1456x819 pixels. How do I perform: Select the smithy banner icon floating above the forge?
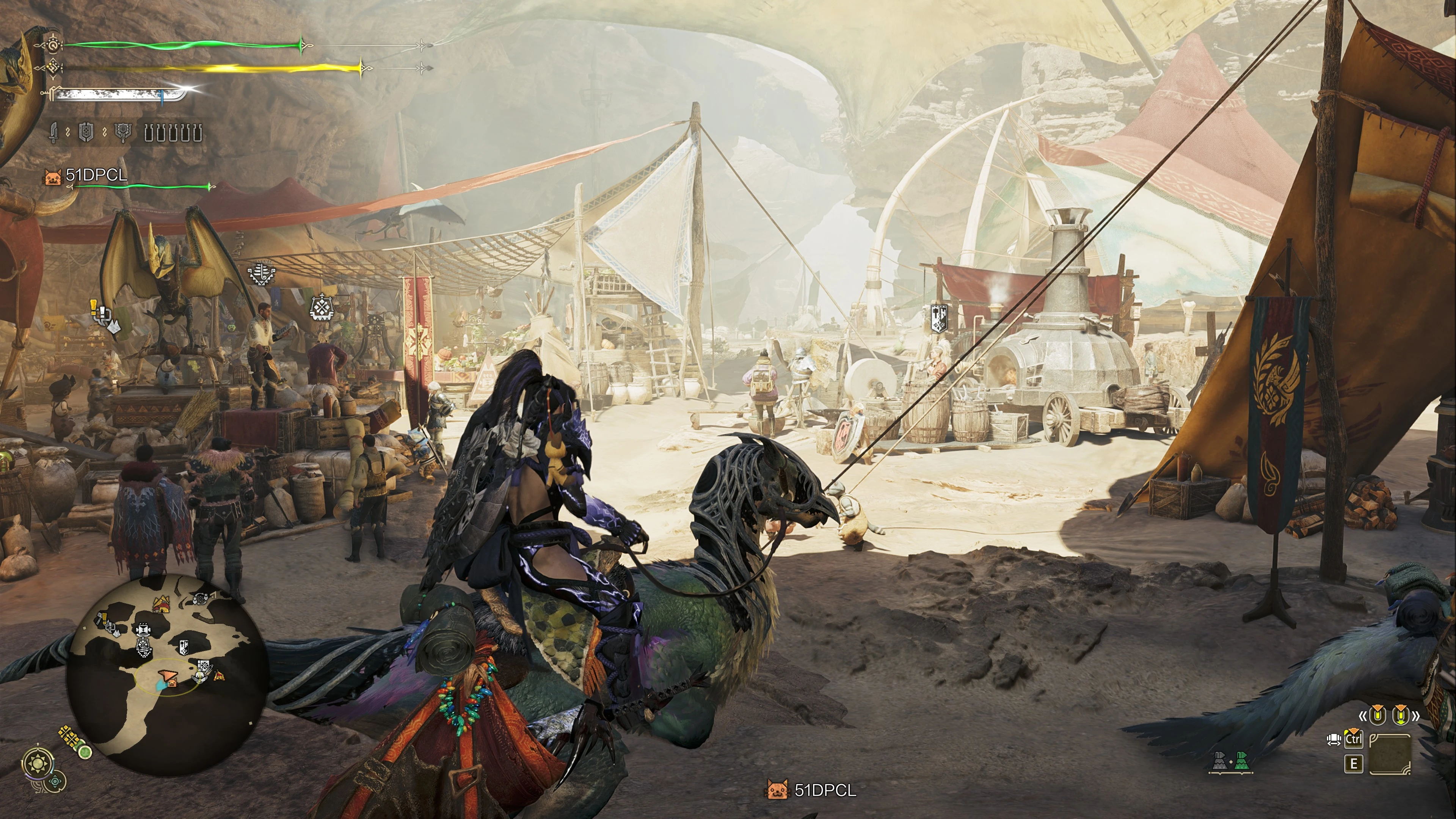click(939, 318)
